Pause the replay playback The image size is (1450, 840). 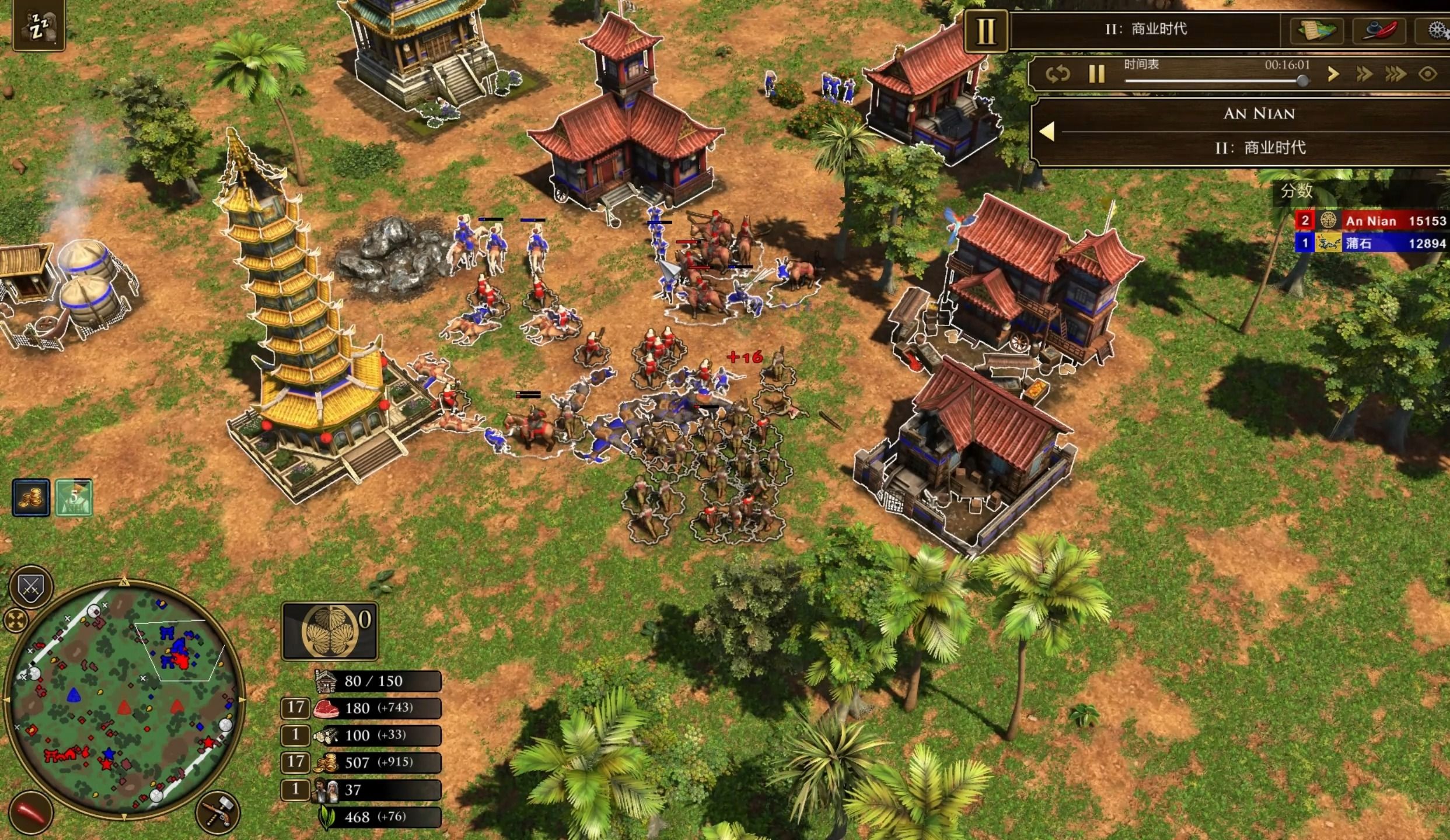[1096, 74]
